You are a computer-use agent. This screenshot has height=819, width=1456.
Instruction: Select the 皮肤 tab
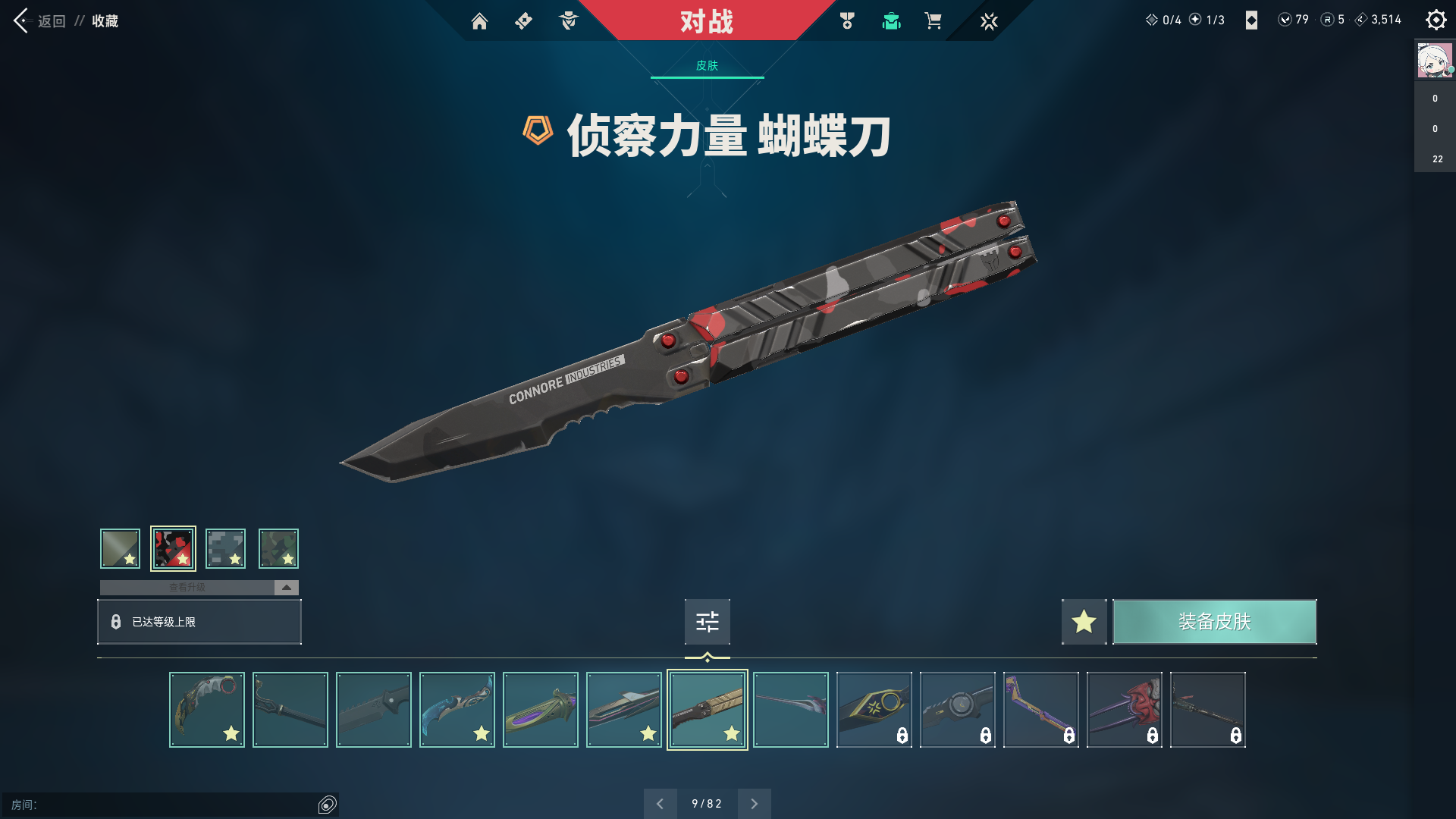pyautogui.click(x=706, y=67)
